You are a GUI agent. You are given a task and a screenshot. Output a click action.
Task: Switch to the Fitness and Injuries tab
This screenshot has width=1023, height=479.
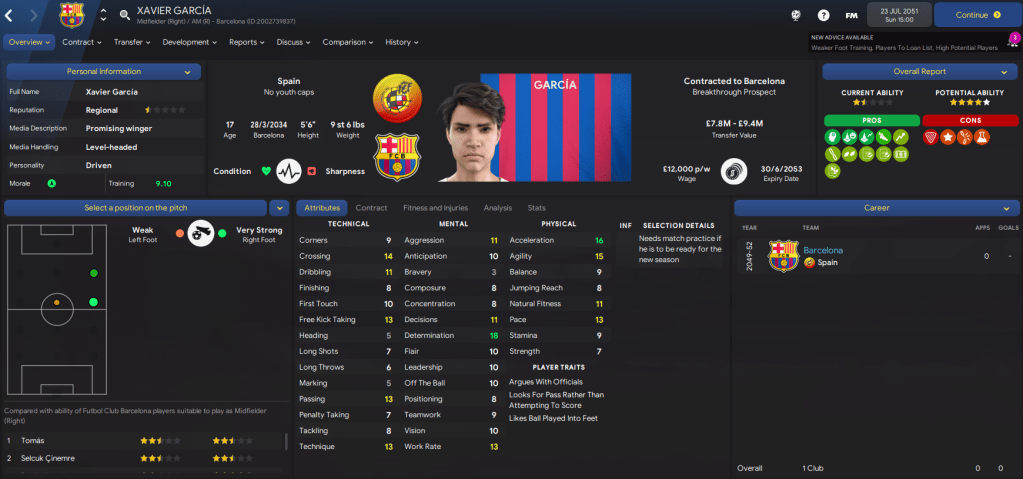tap(434, 208)
